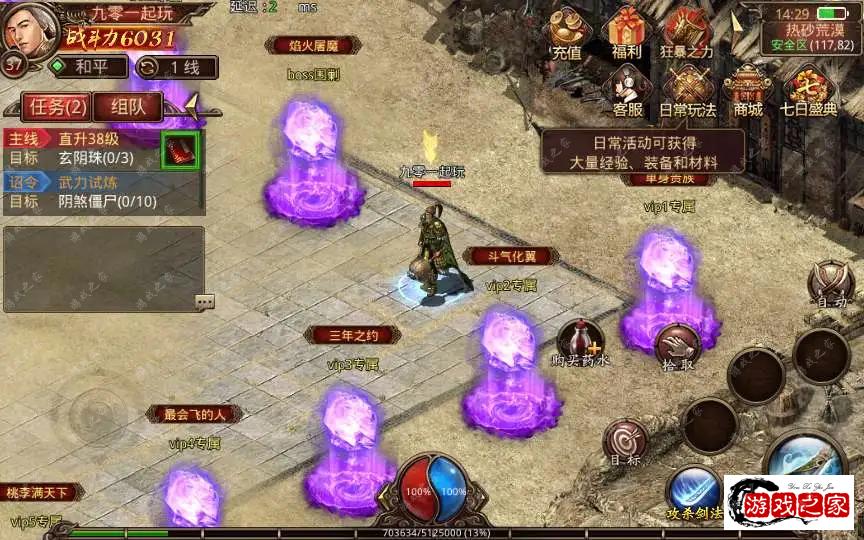The image size is (864, 540).
Task: Click the red book icon in green frame
Action: tap(180, 150)
